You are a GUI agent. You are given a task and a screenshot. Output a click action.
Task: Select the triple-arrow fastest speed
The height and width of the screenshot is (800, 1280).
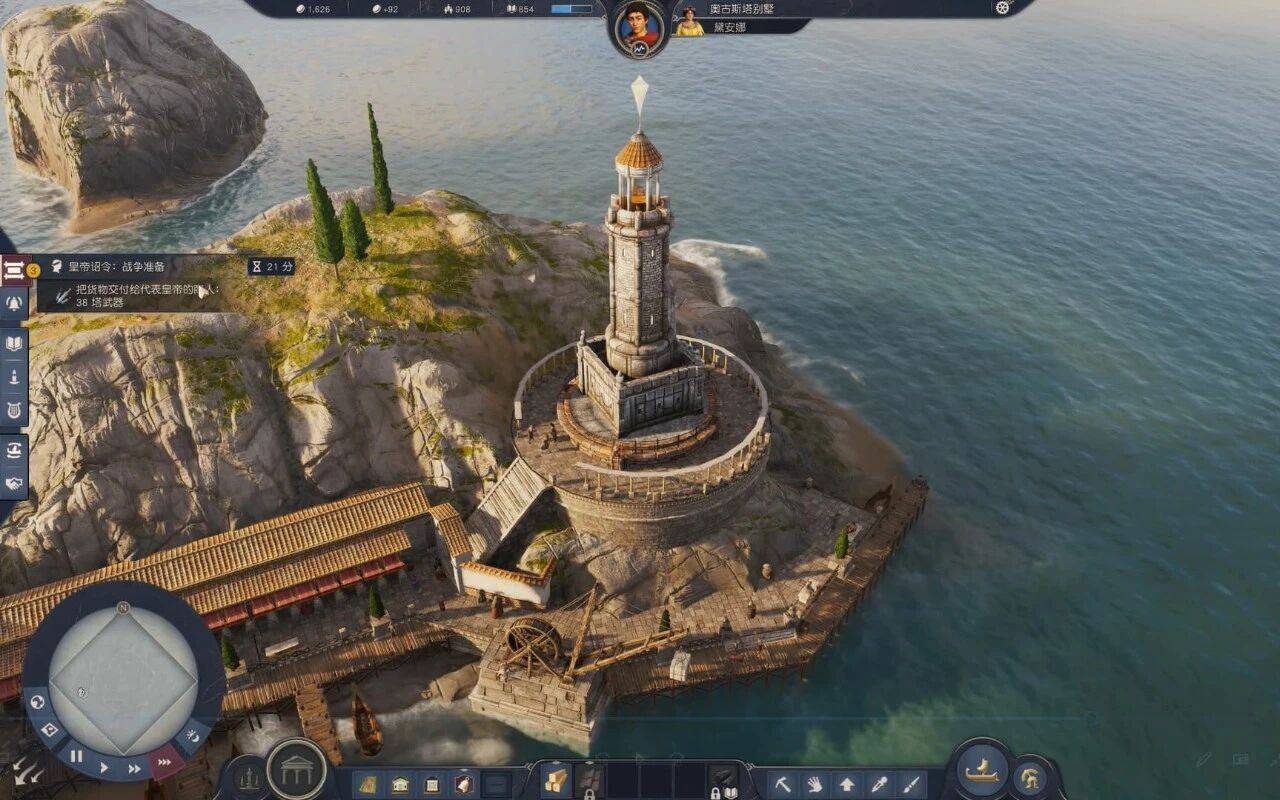163,763
